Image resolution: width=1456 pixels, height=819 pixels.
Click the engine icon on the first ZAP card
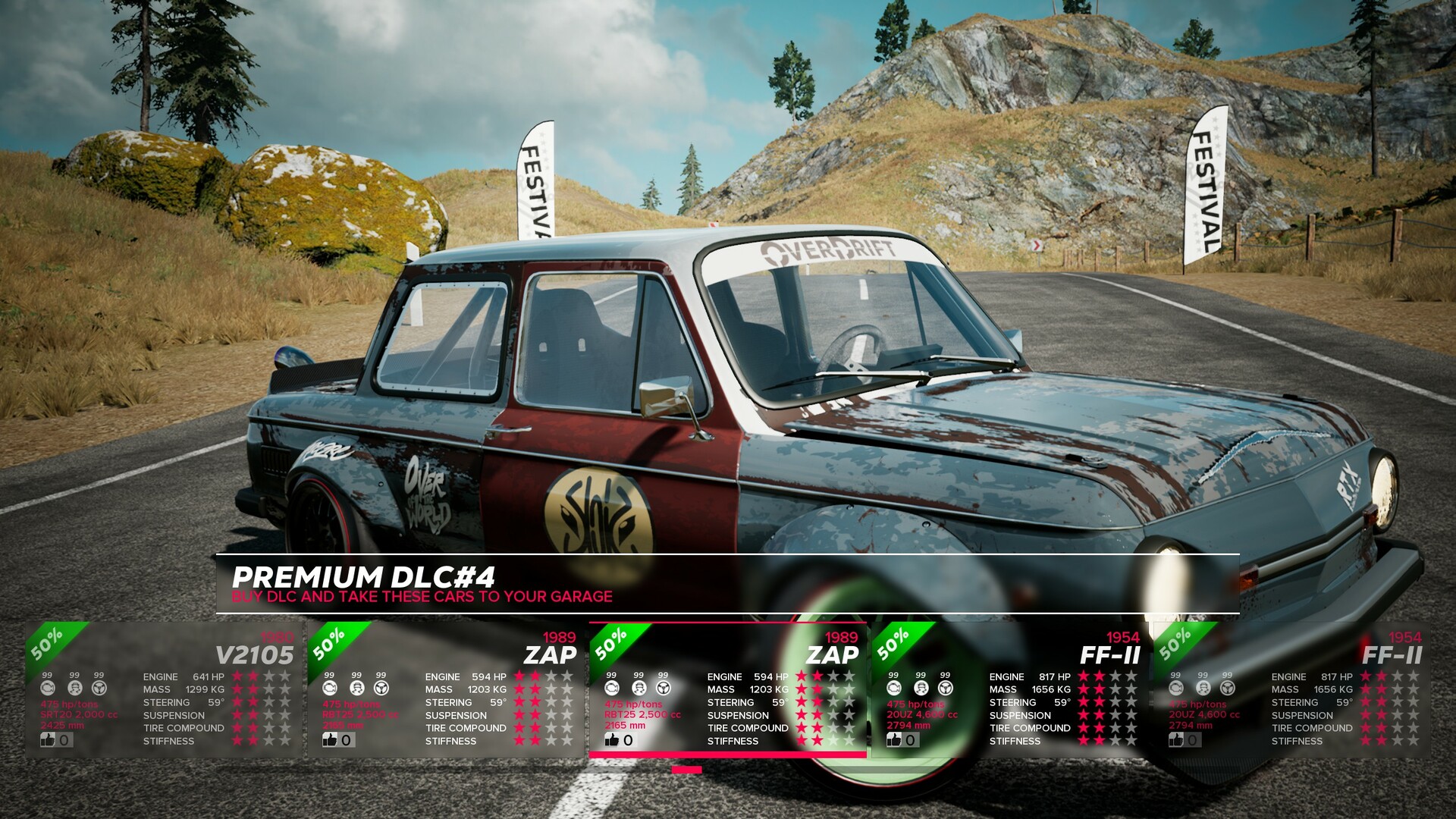pyautogui.click(x=329, y=689)
